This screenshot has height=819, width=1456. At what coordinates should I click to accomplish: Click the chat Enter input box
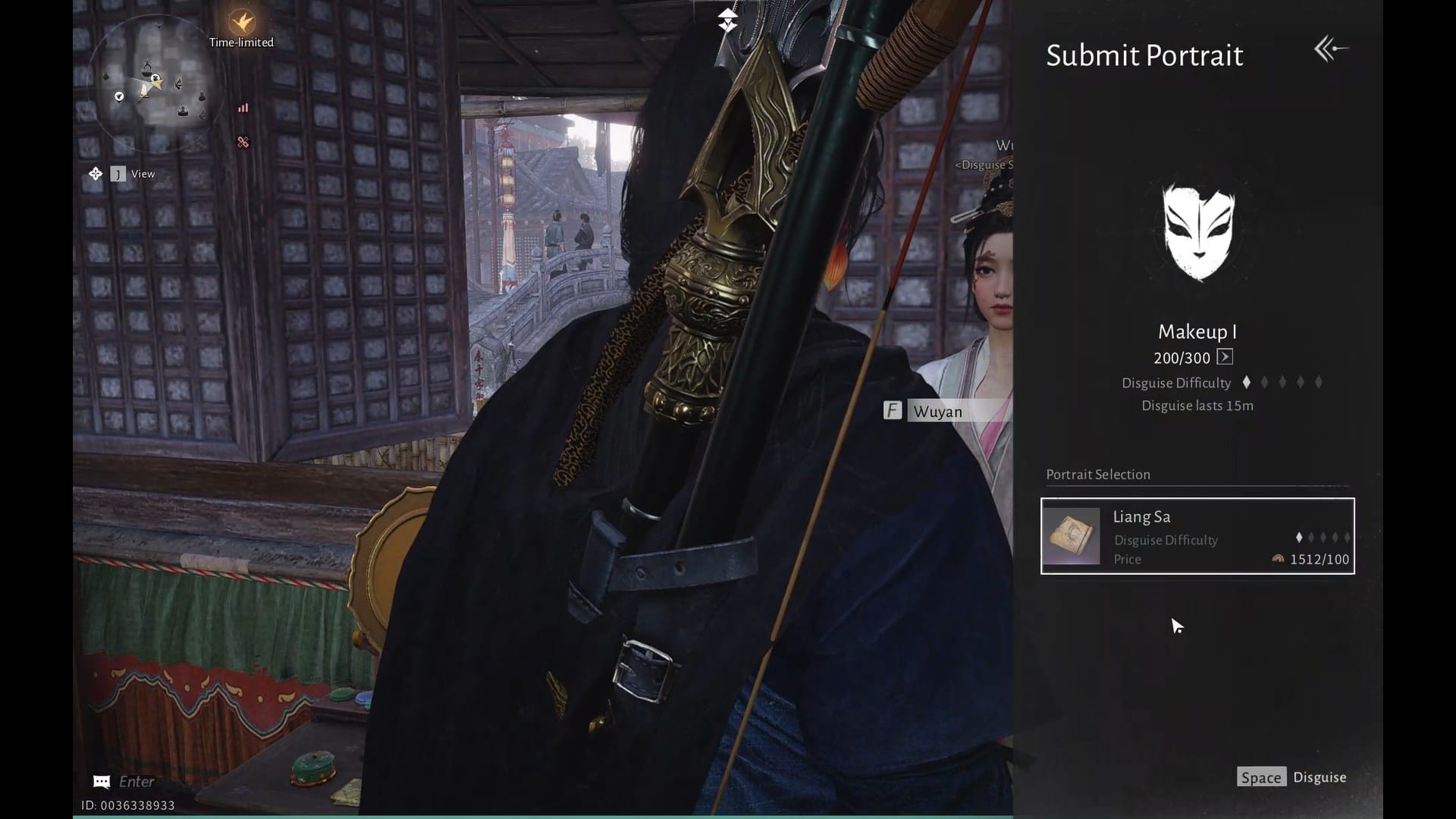pos(136,781)
